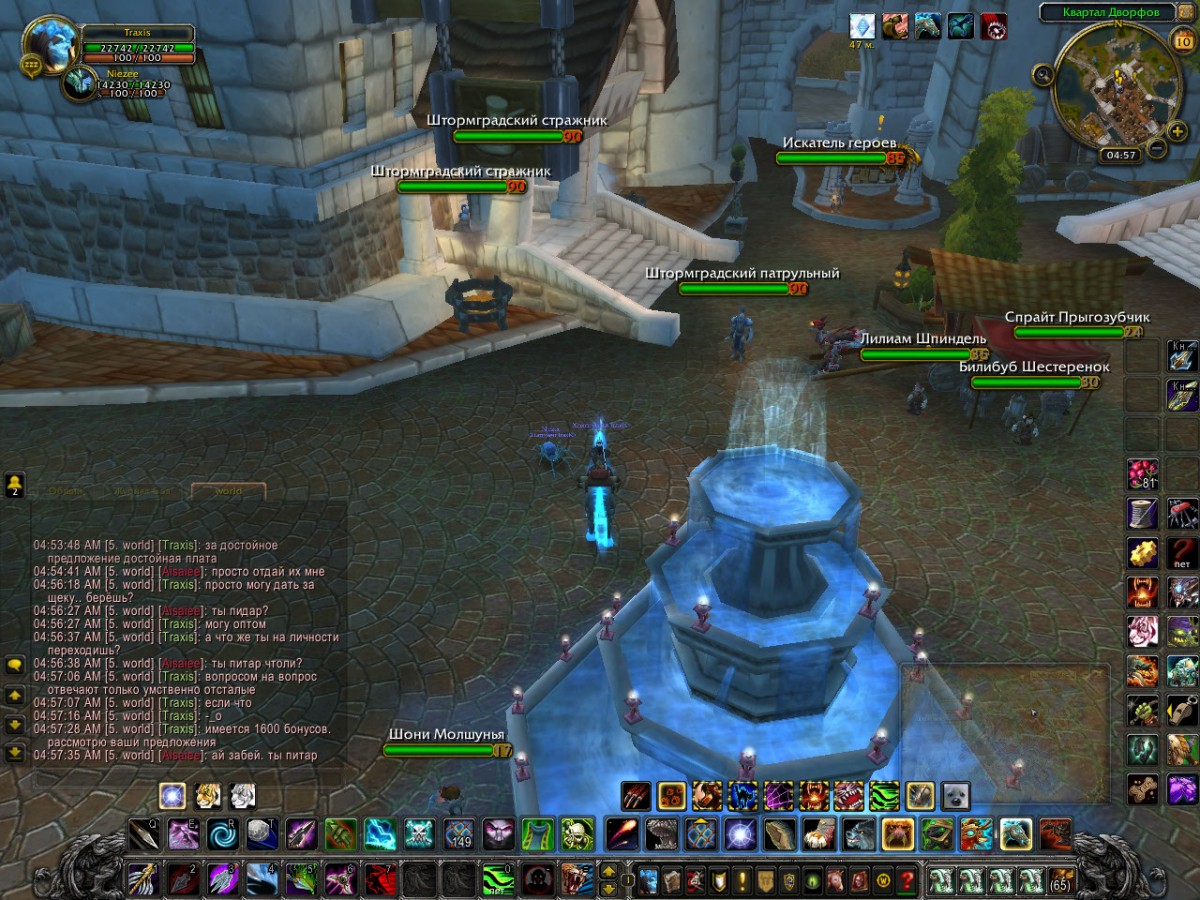
Task: Open the calendar button showing day 10
Action: pos(1180,40)
